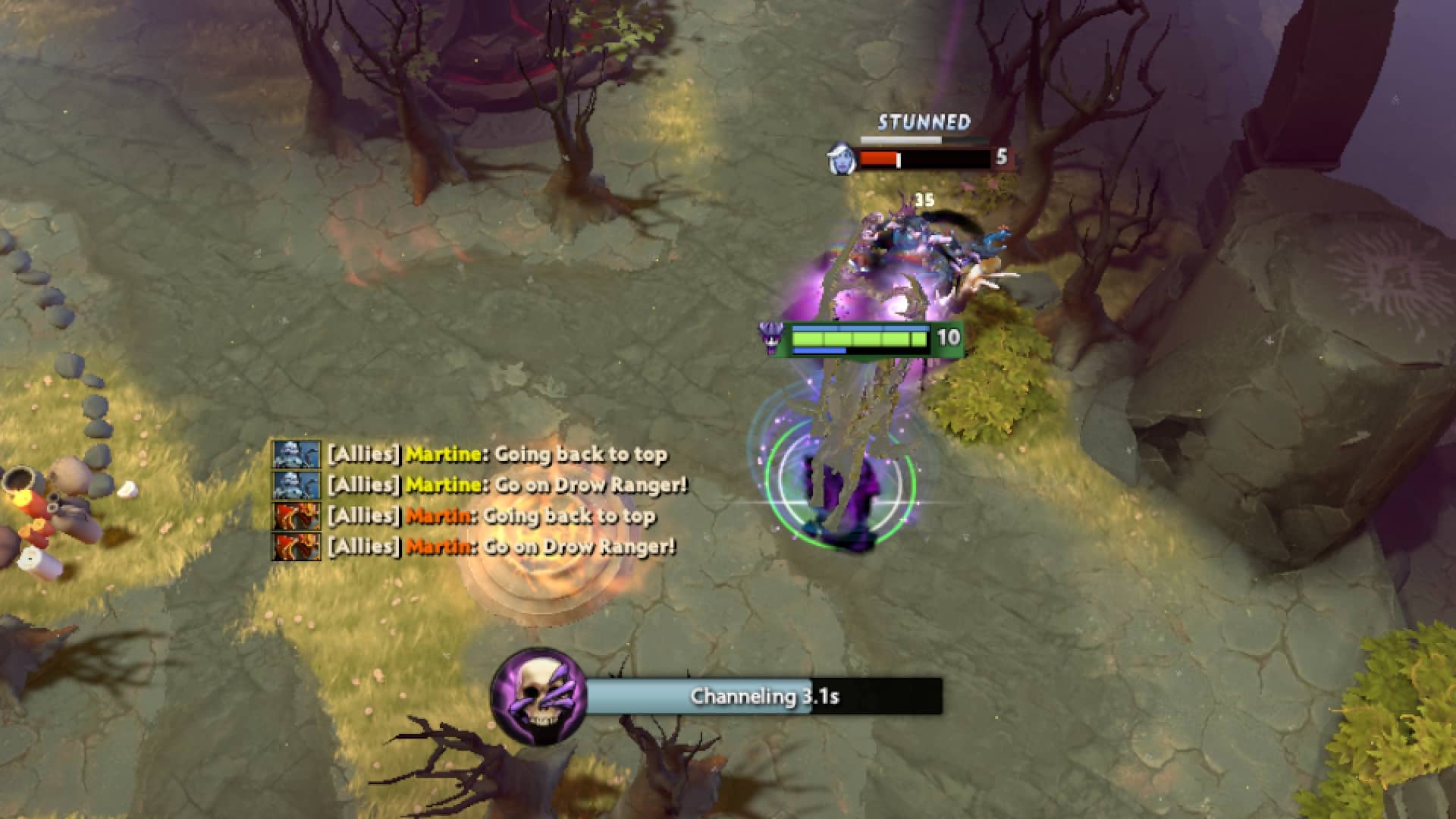1456x819 pixels.
Task: Click the orange Martin player name in chat
Action: click(x=438, y=515)
